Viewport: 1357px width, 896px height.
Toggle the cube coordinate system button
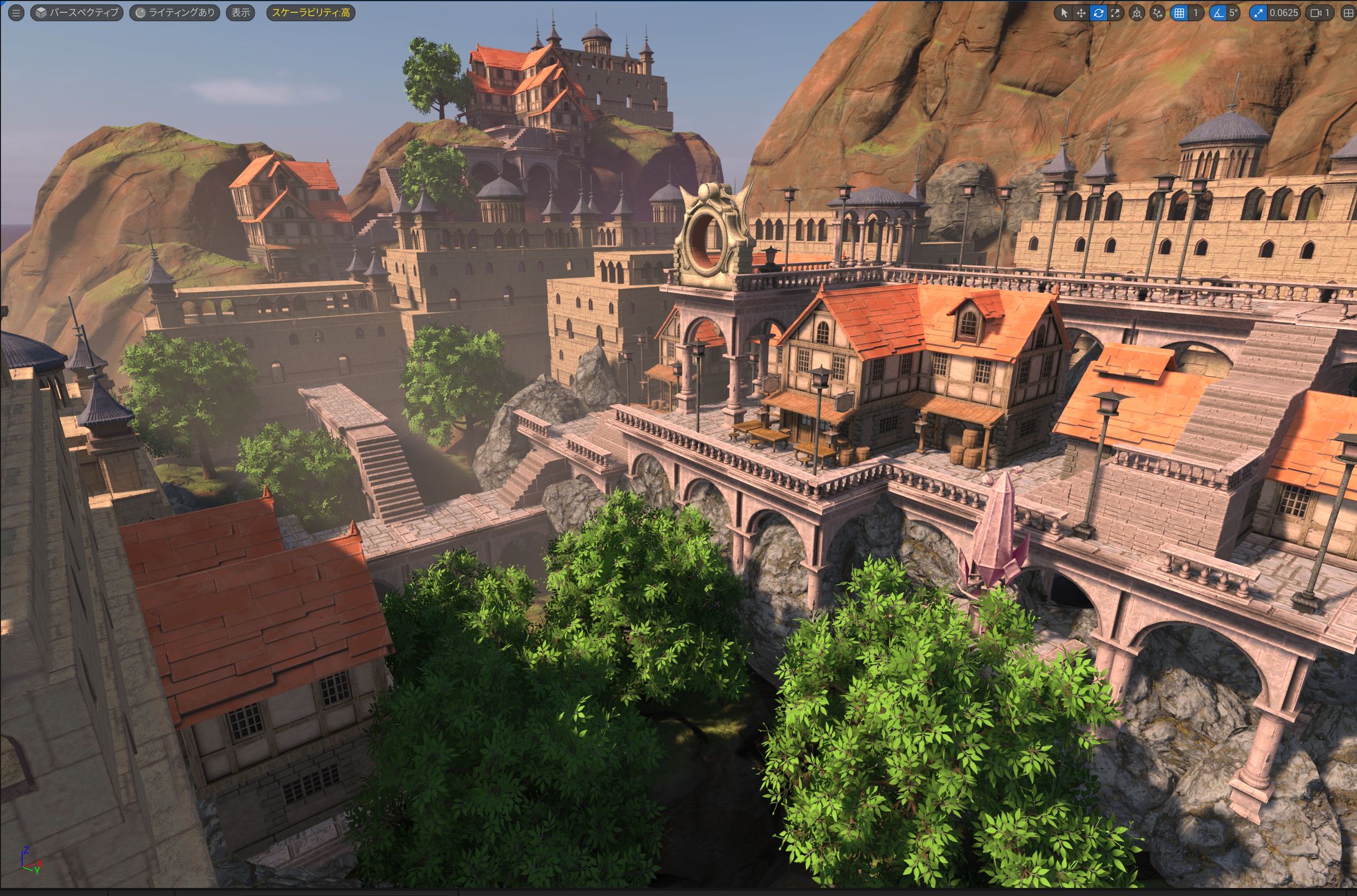point(1137,13)
